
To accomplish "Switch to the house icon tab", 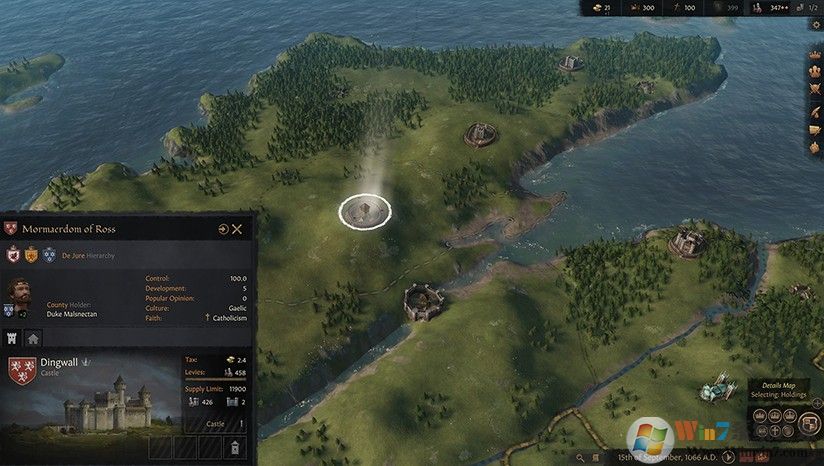I will (33, 338).
